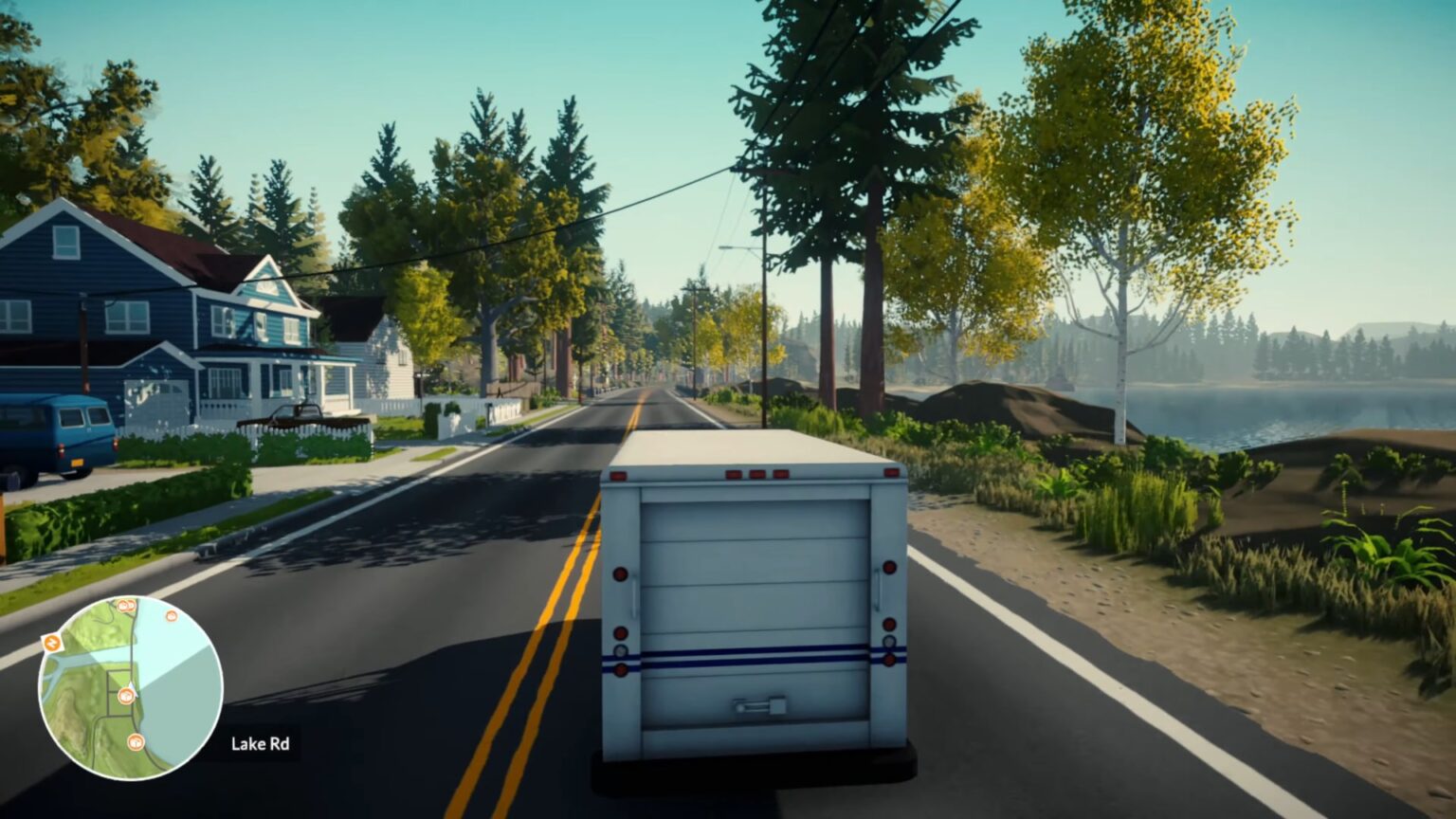Select the topmost delivery marker on the minimap
Screen dimensions: 1456x819
click(x=126, y=605)
